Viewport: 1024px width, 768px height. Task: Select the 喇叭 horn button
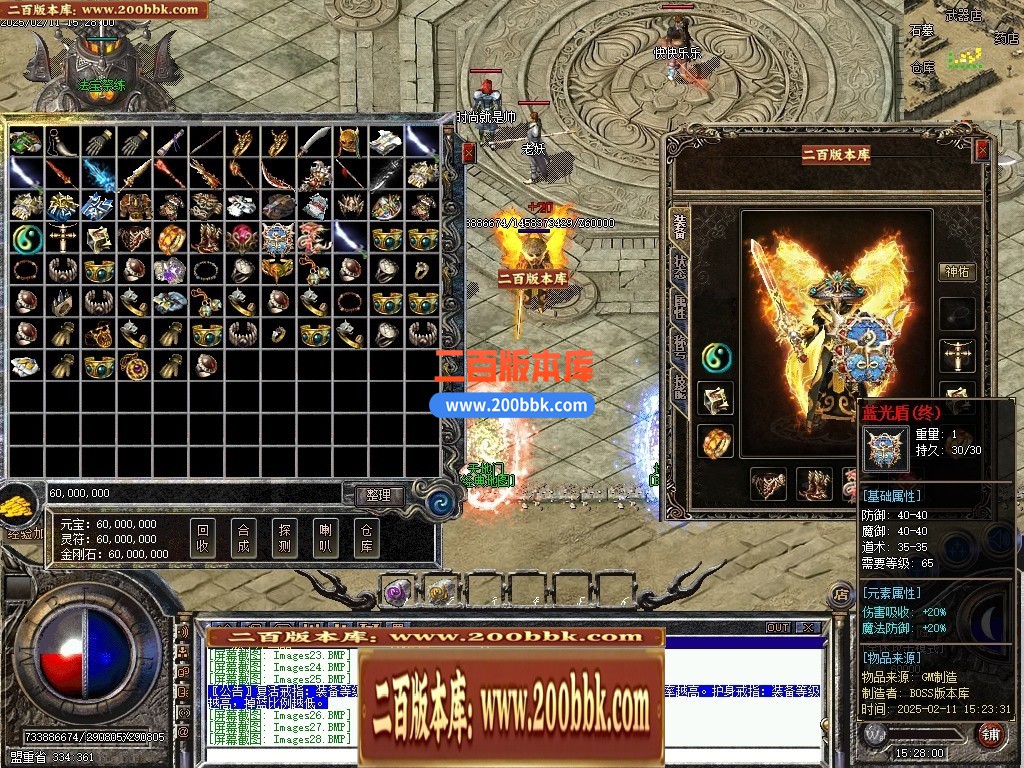point(324,539)
